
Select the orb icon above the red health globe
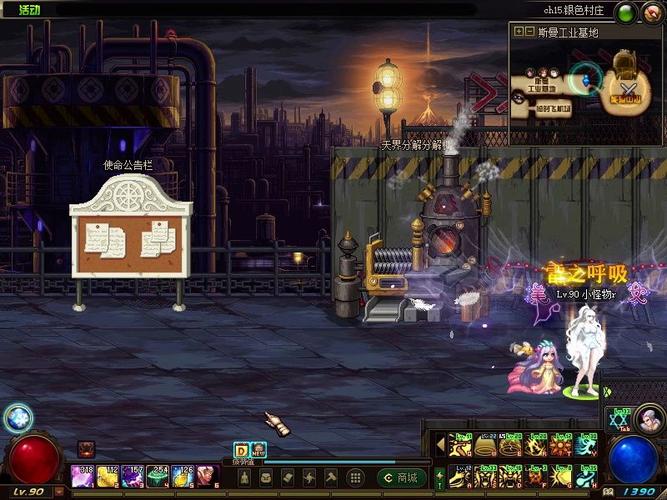17,418
